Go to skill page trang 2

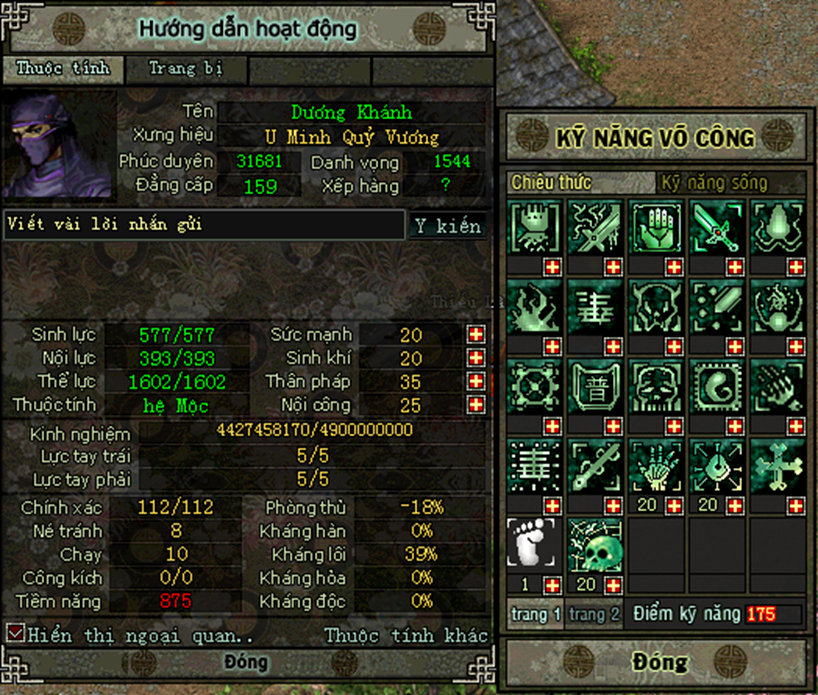[595, 614]
